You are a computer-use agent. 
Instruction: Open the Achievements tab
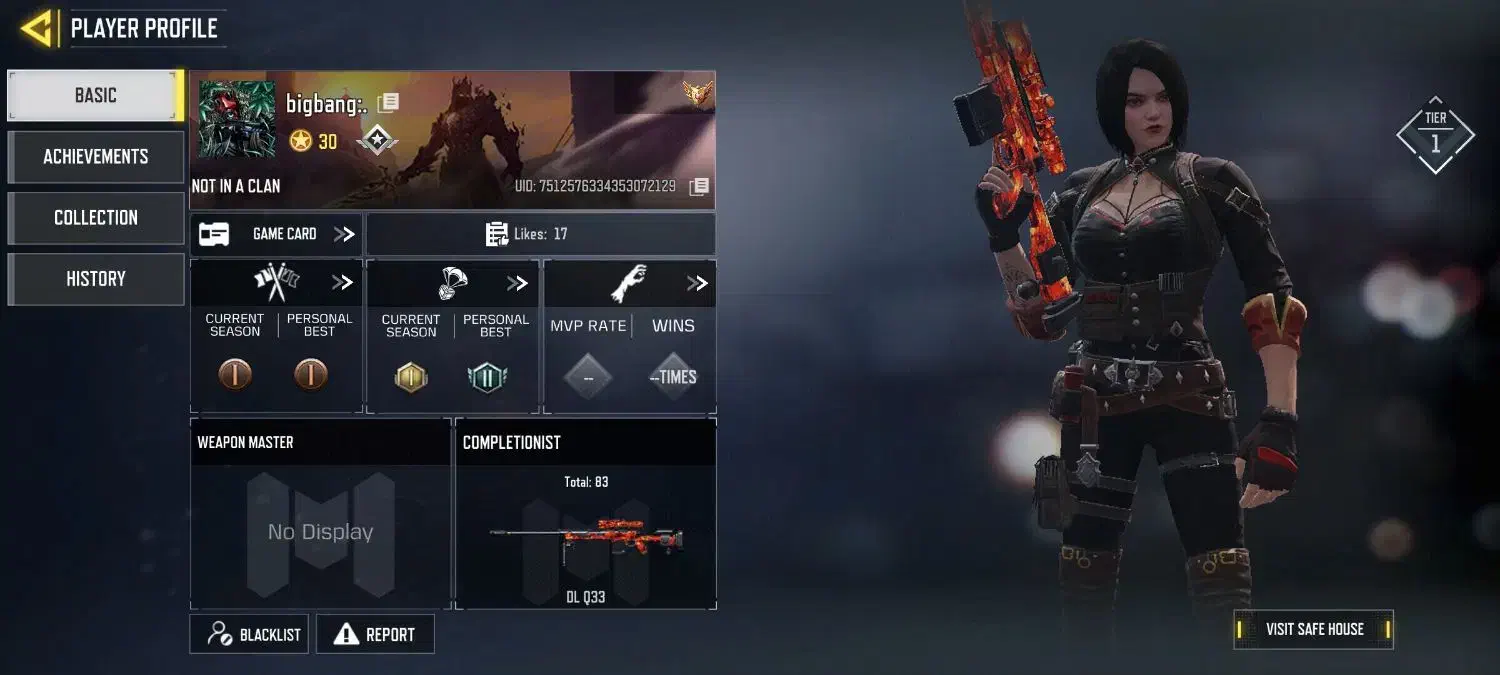click(x=95, y=157)
